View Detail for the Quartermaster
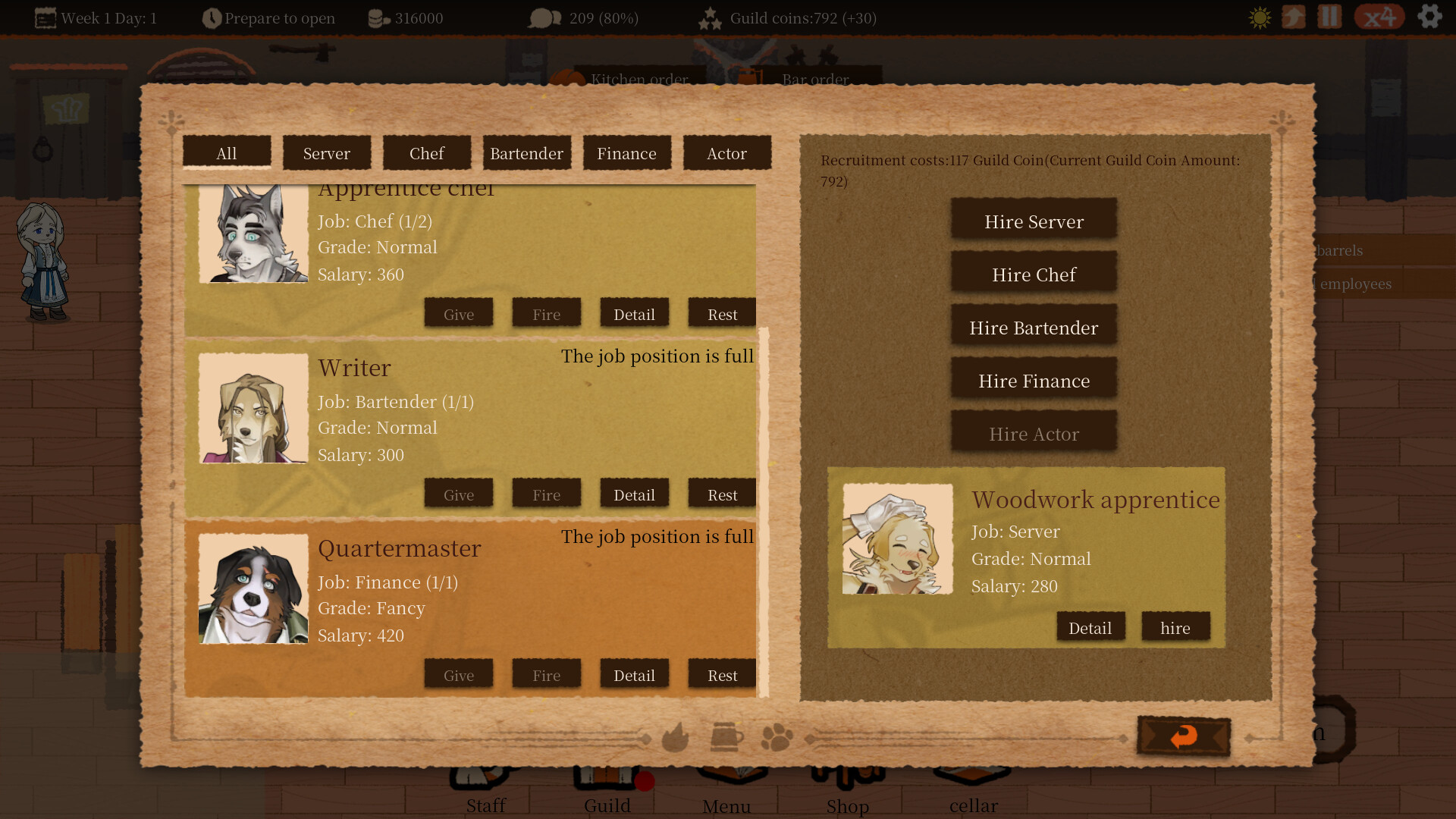This screenshot has height=819, width=1456. pyautogui.click(x=634, y=674)
